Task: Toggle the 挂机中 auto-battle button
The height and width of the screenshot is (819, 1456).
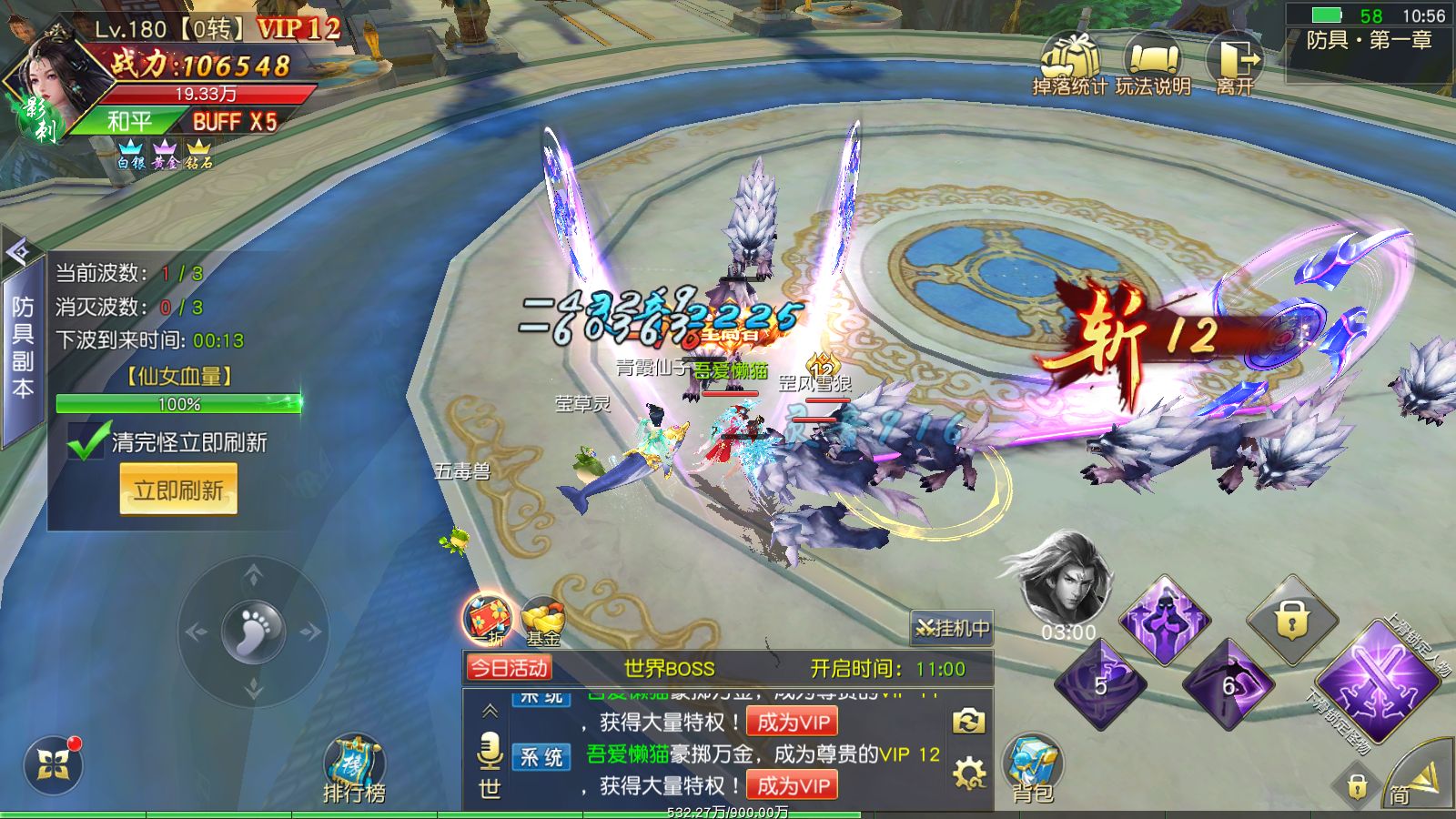Action: (x=952, y=628)
